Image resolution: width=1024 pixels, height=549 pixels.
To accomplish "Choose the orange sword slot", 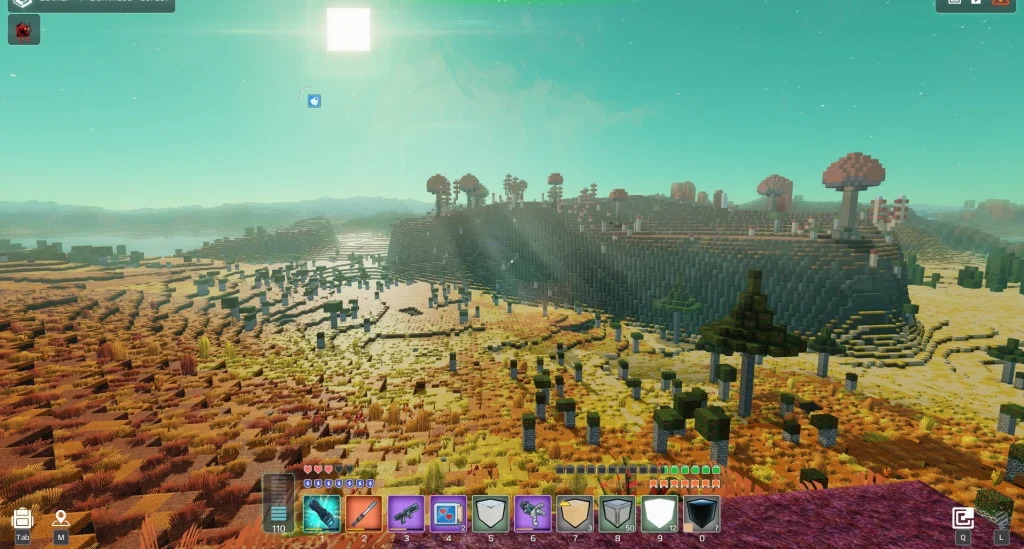I will 364,513.
